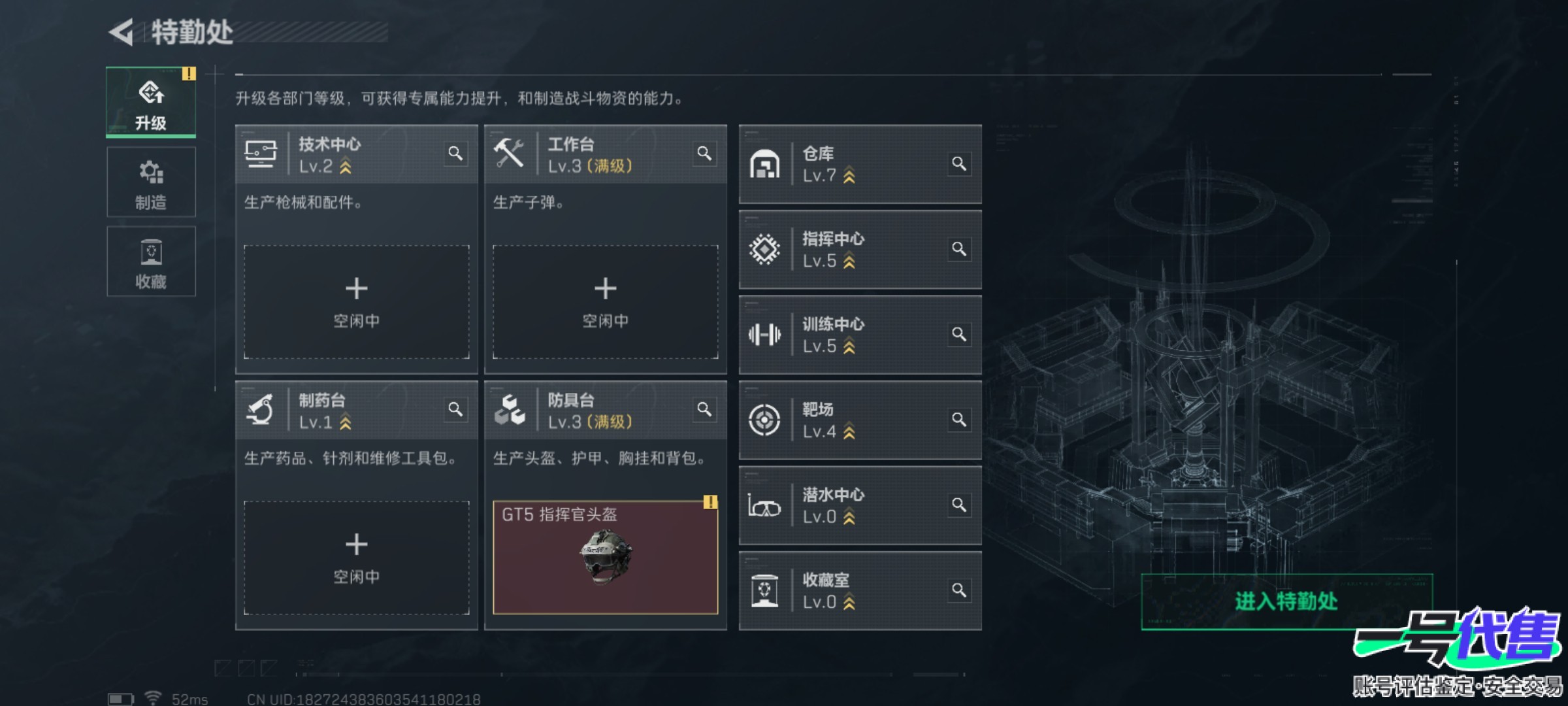The image size is (1568, 706).
Task: Inspect 制药台 using its magnifier icon
Action: 455,410
